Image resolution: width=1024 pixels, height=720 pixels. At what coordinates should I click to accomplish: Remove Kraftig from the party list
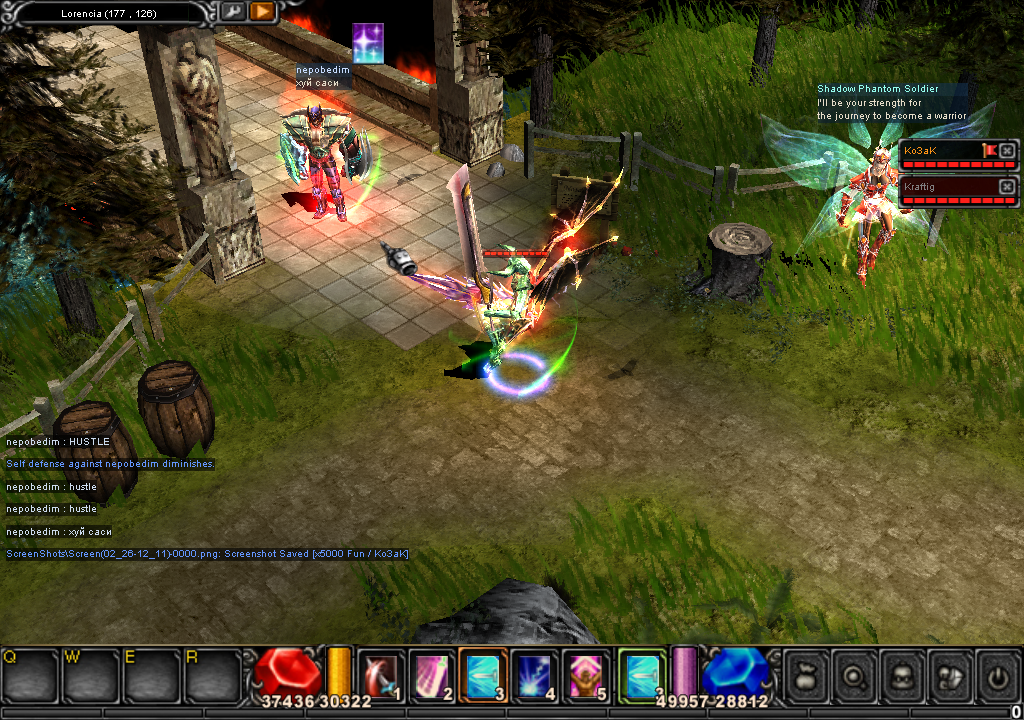[1006, 186]
